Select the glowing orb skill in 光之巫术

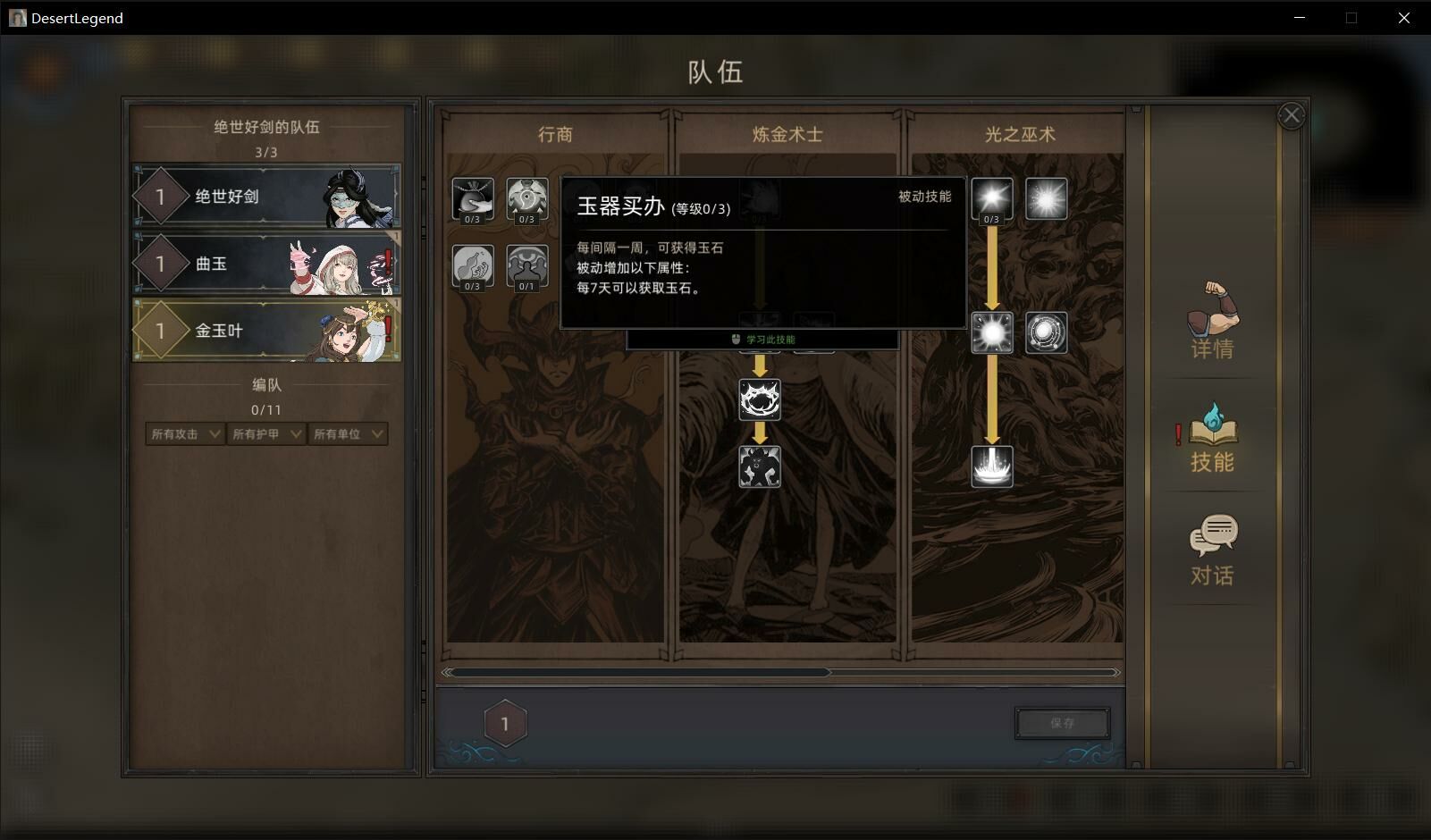tap(992, 332)
